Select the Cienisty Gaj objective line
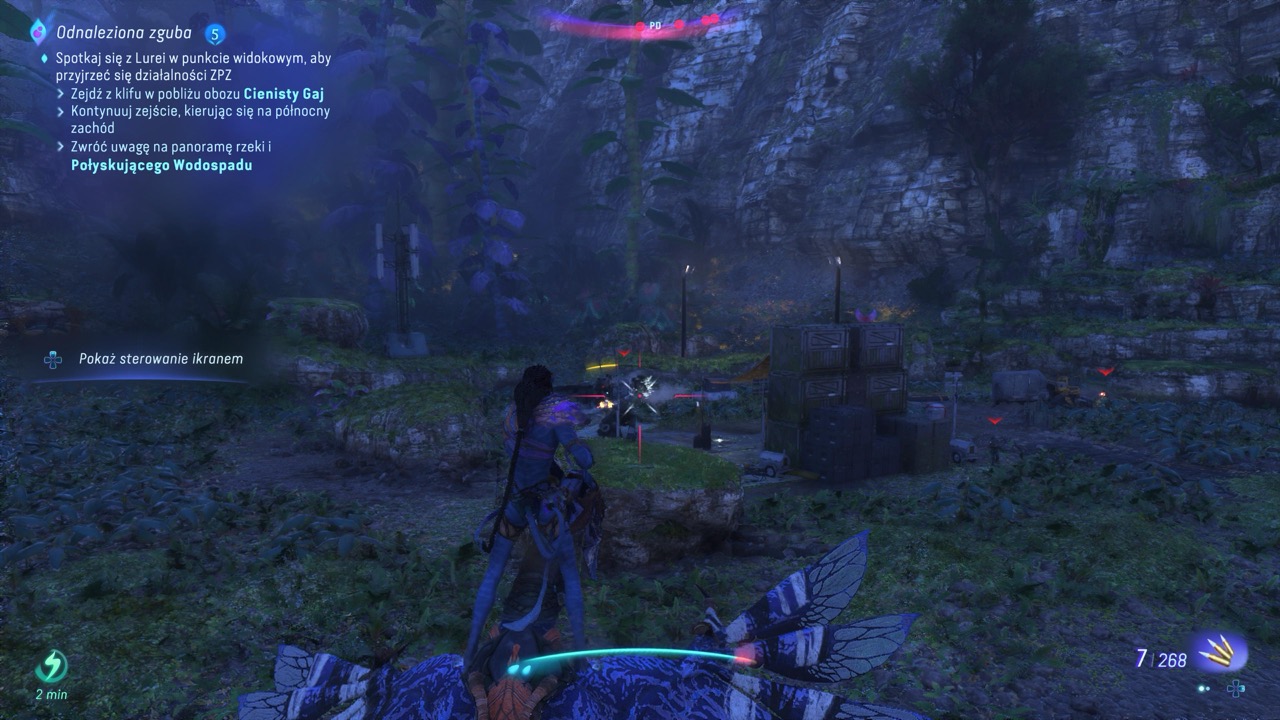Image resolution: width=1280 pixels, height=720 pixels. pyautogui.click(x=200, y=93)
